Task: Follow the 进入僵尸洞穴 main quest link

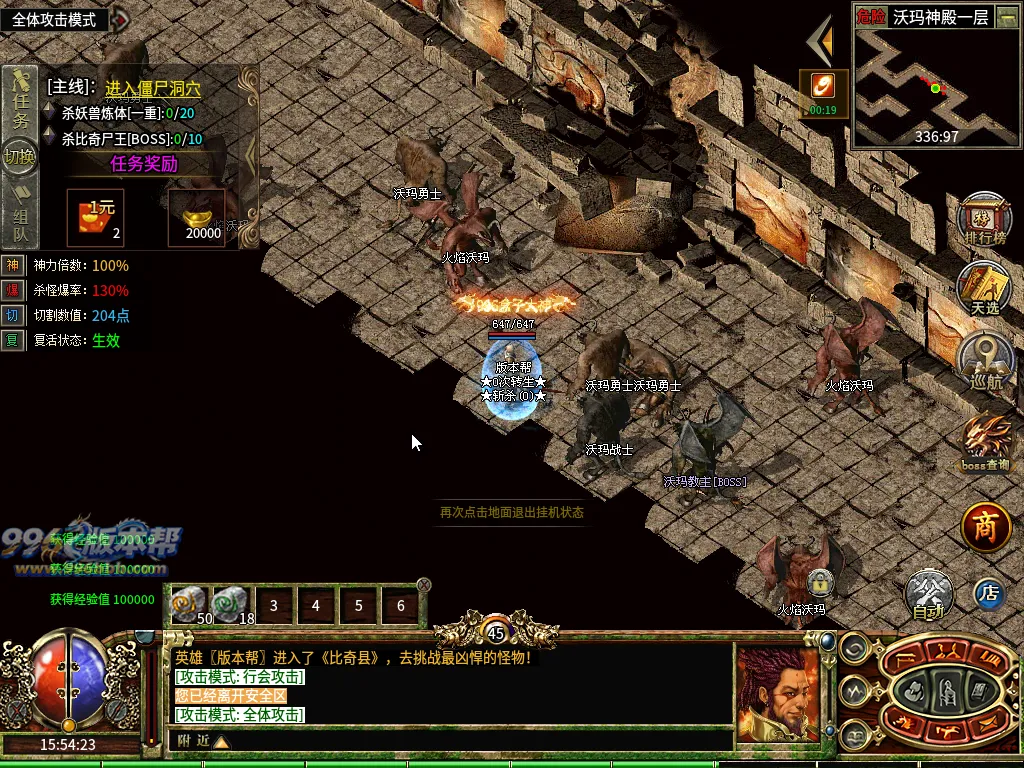Action: pos(153,89)
